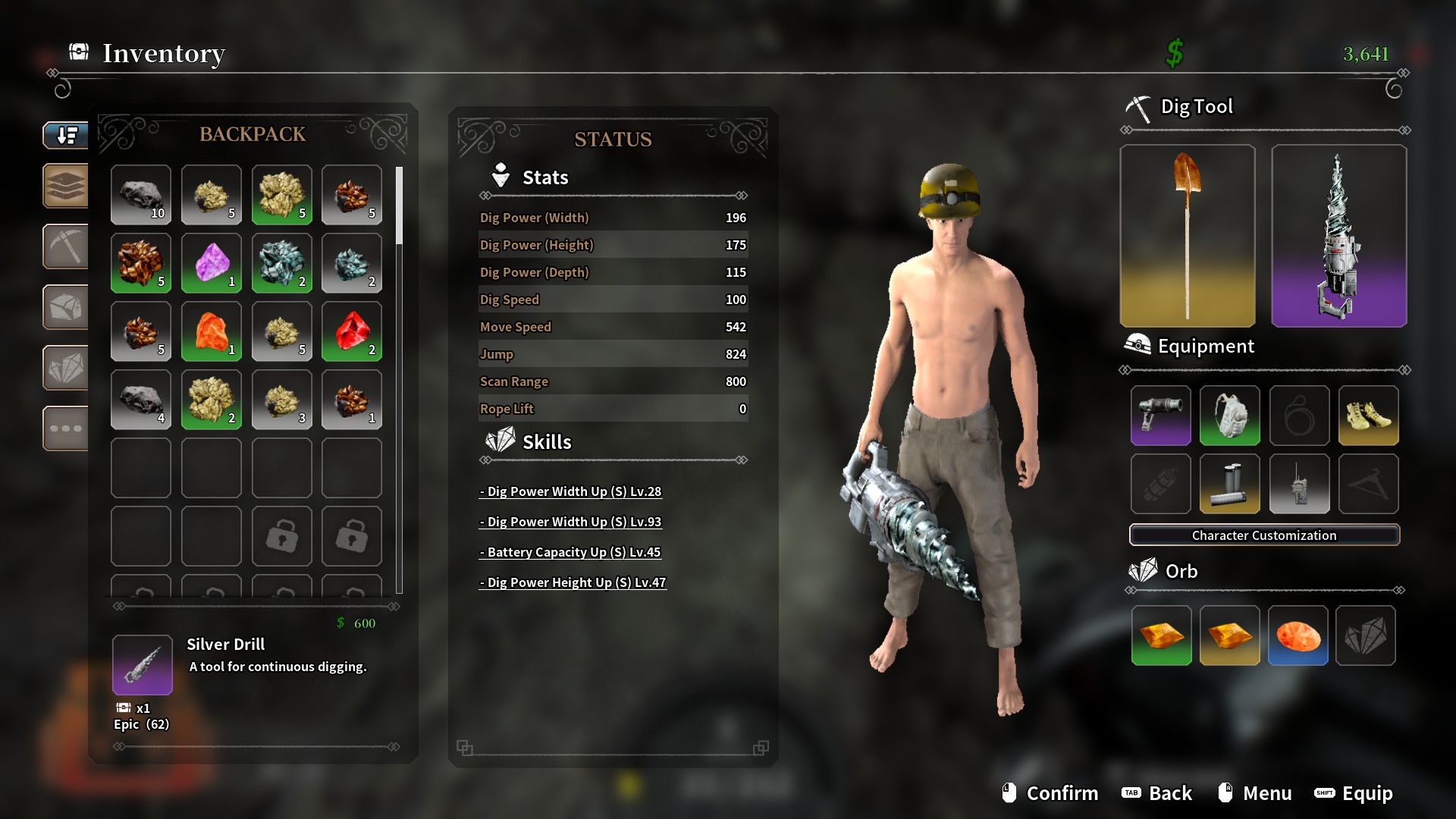Image resolution: width=1456 pixels, height=819 pixels.
Task: Switch to the pickaxe tools tab
Action: click(x=66, y=246)
